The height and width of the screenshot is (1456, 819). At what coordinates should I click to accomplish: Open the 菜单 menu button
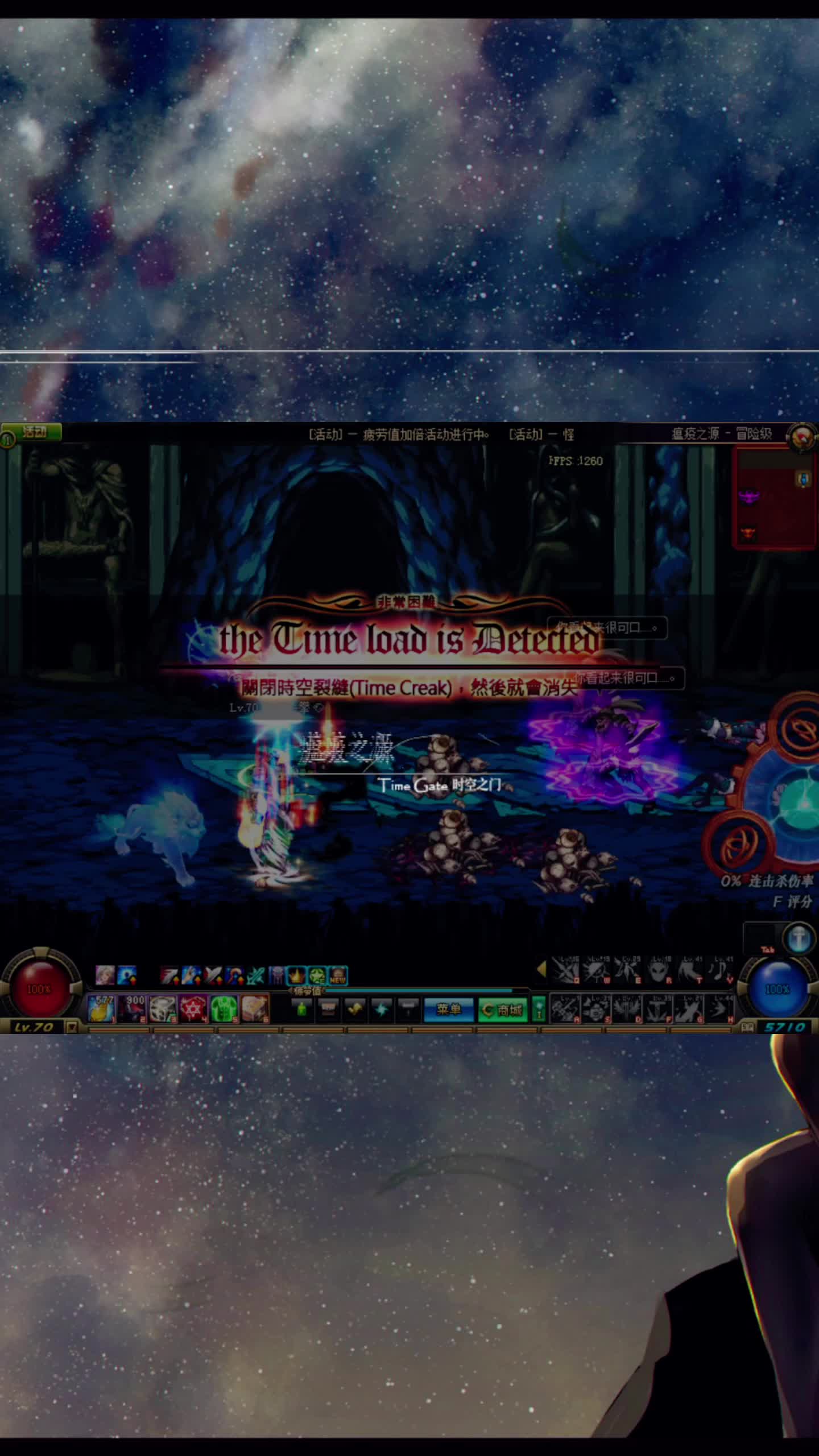pos(448,1010)
